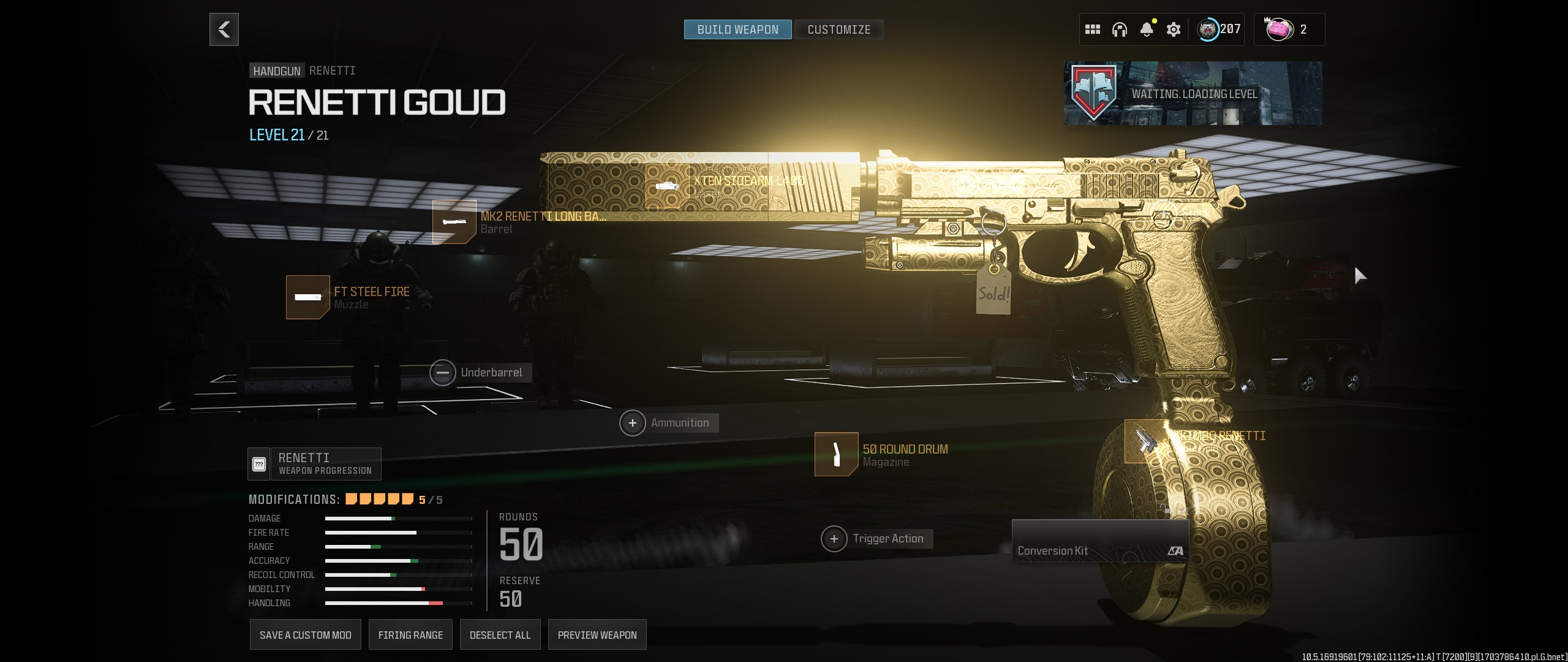The height and width of the screenshot is (662, 1568).
Task: Select the FT Steel Fire muzzle slot
Action: click(308, 297)
